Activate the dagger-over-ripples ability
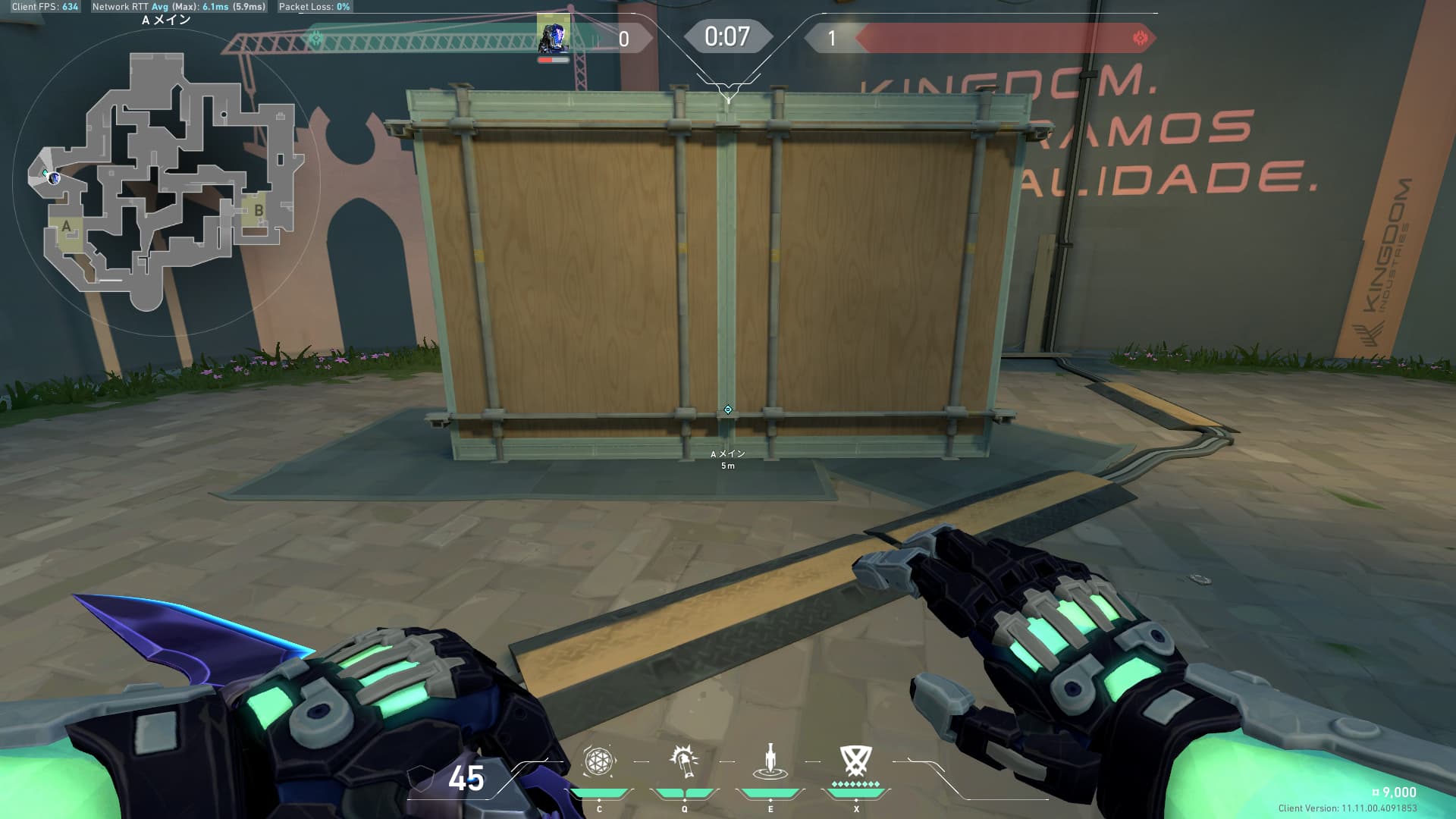The height and width of the screenshot is (819, 1456). coord(770,761)
